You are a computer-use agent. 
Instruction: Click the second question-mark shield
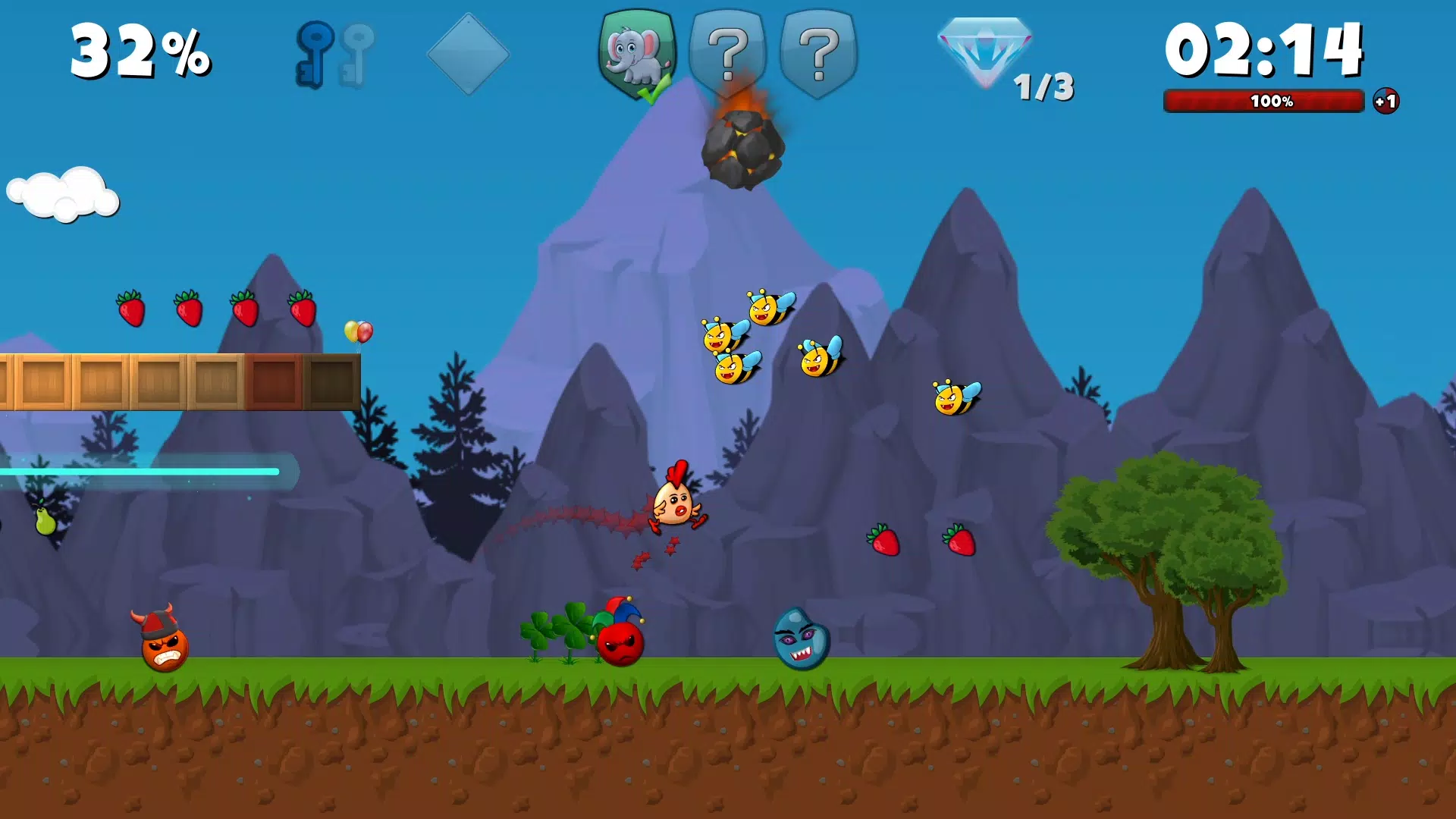[x=817, y=53]
